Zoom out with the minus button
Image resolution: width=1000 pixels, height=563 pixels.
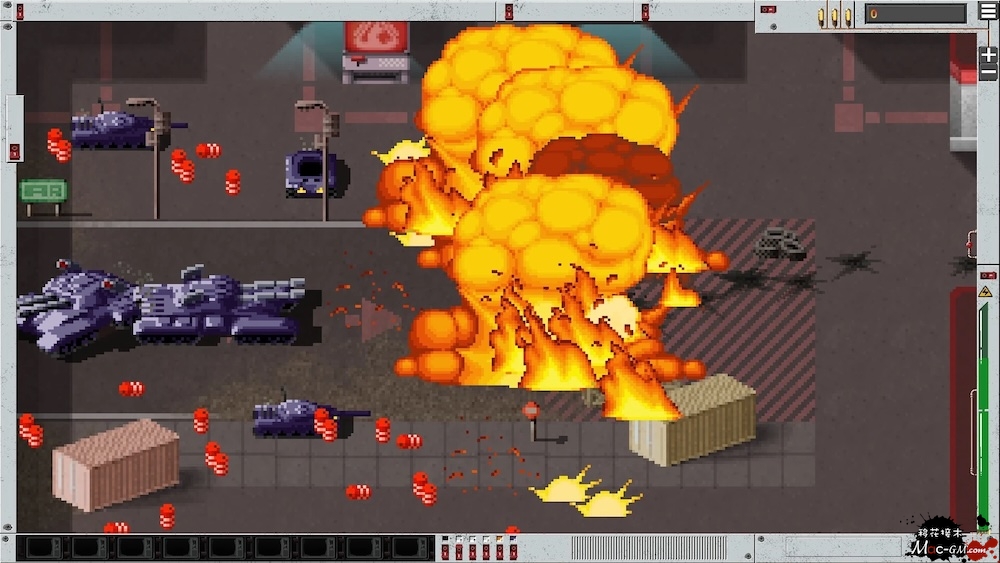(x=988, y=73)
